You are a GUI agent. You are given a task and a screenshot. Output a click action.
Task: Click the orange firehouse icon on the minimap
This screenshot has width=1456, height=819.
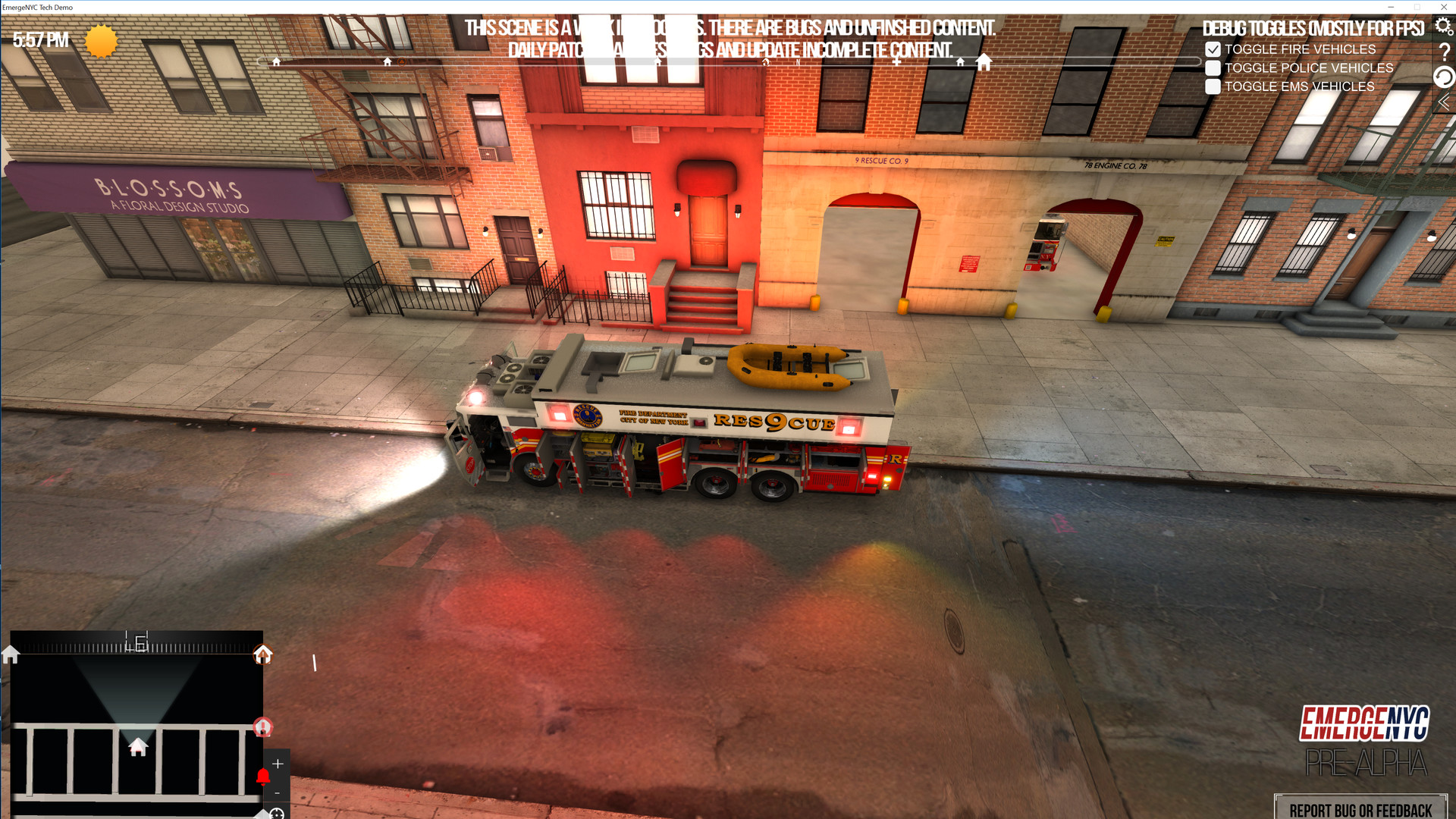click(x=263, y=655)
